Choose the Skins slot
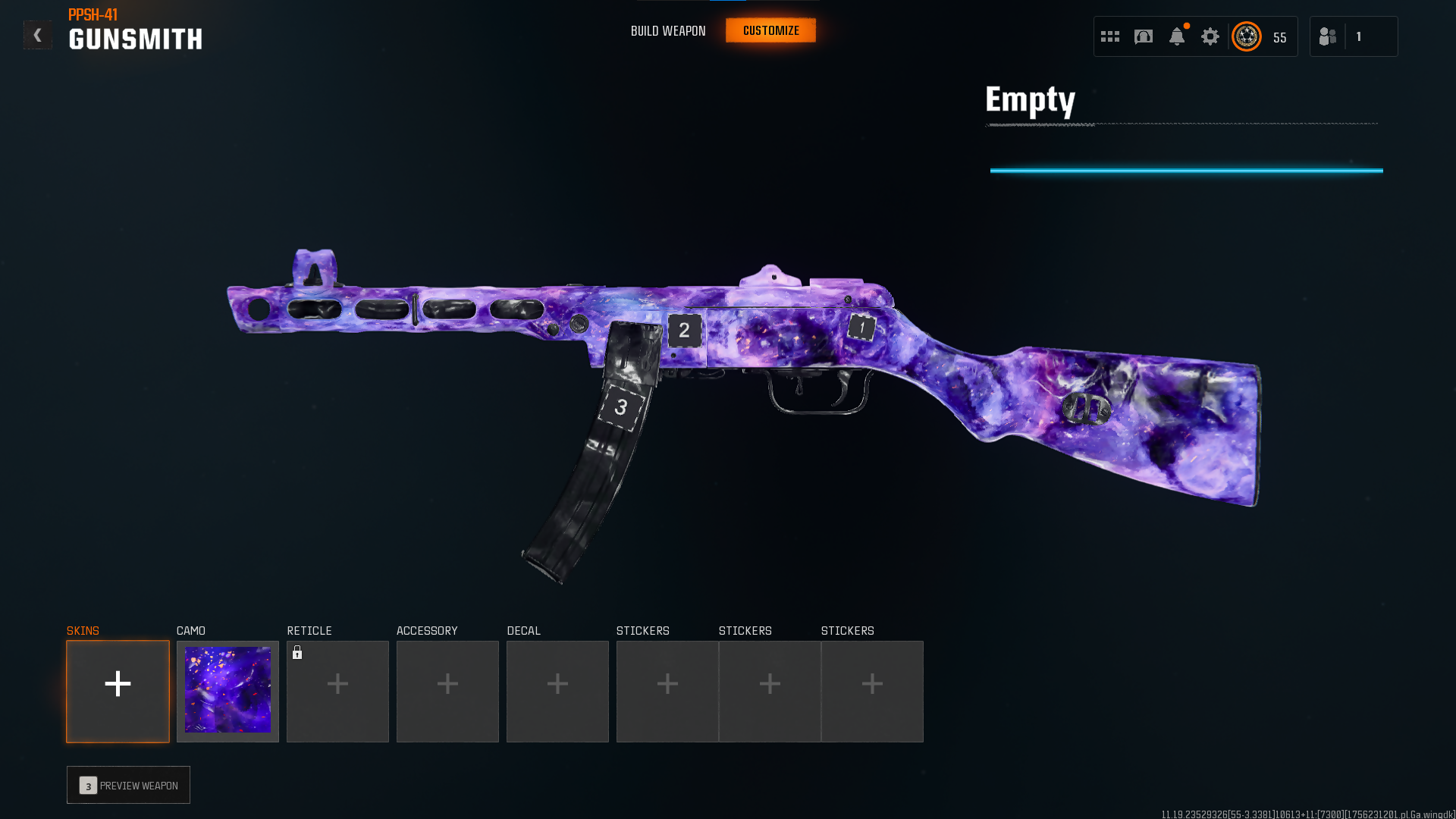The image size is (1456, 819). (118, 691)
